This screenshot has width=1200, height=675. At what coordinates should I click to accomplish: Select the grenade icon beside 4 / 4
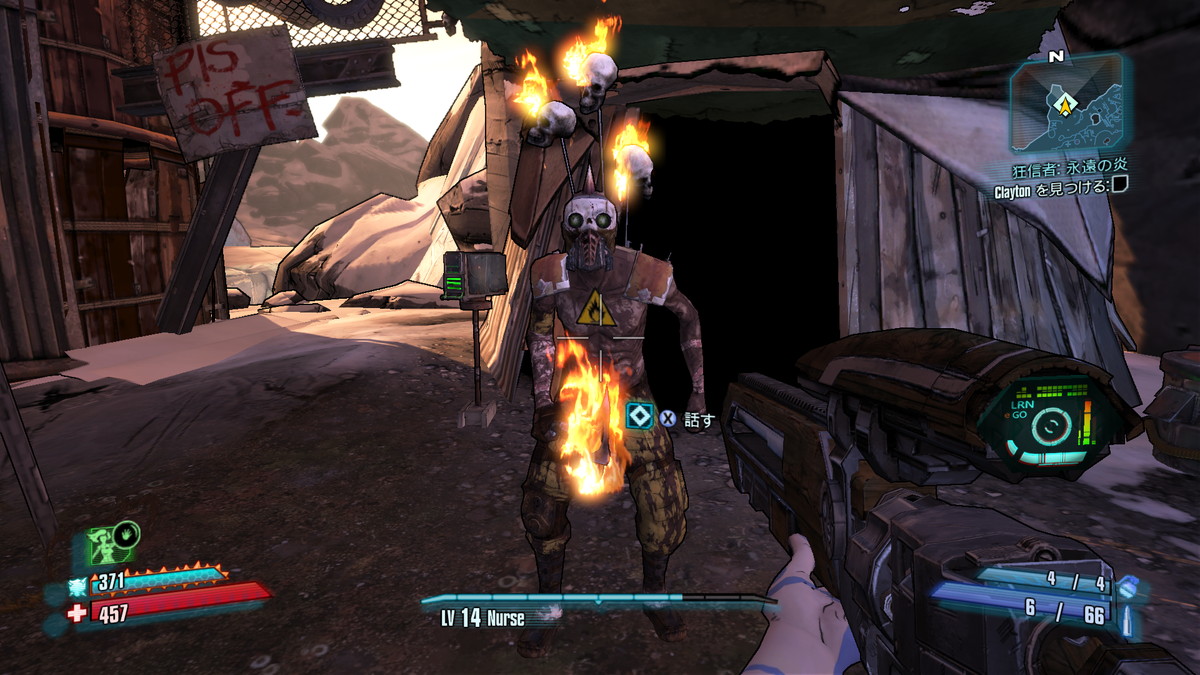pyautogui.click(x=1127, y=586)
